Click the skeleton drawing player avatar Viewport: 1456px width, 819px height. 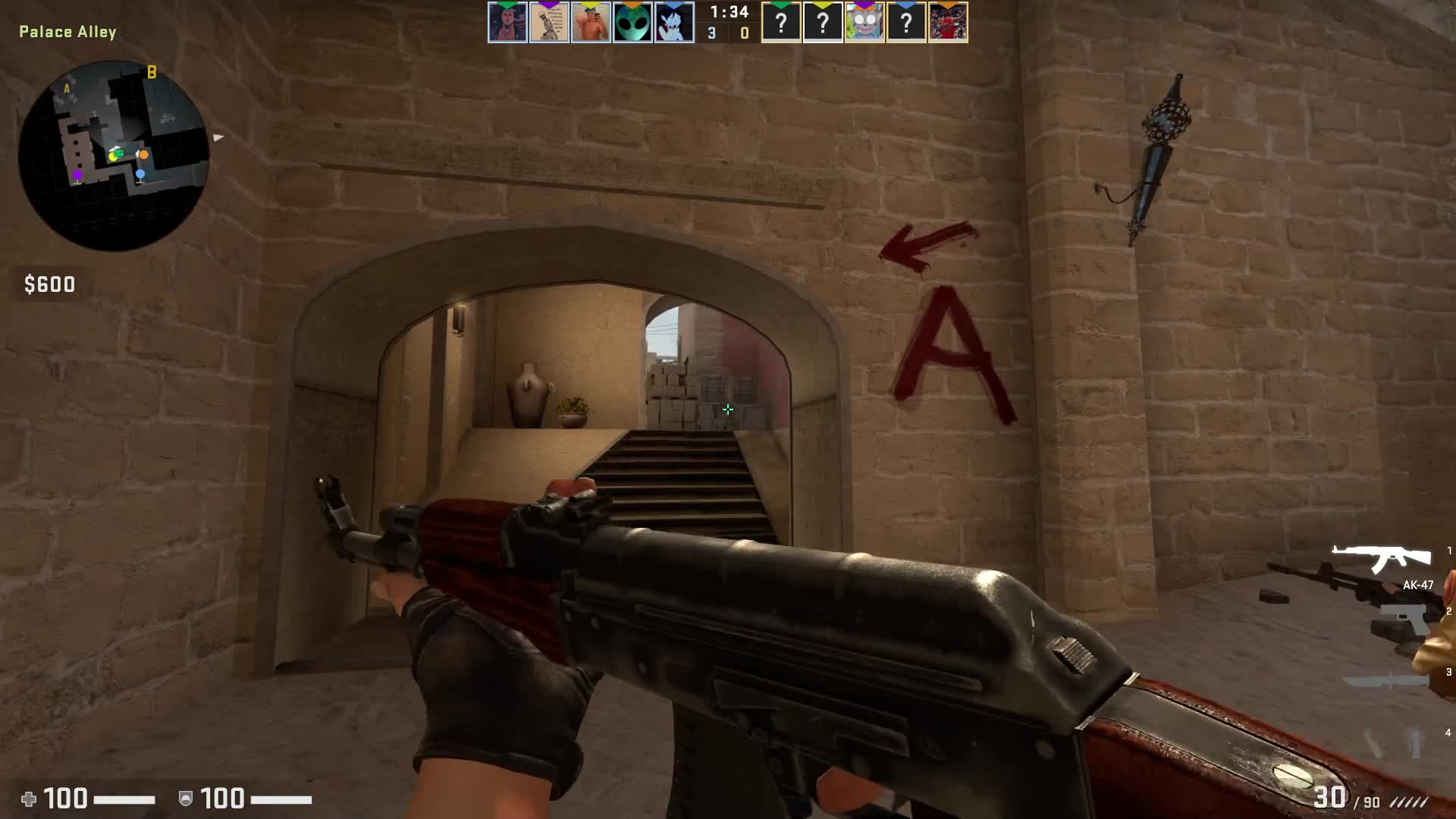(549, 24)
